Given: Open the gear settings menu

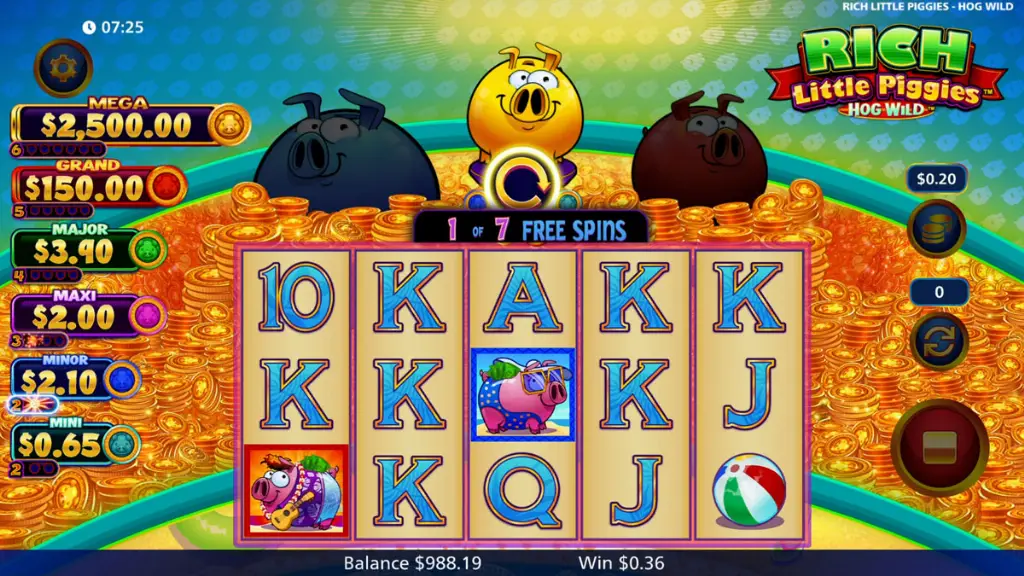Looking at the screenshot, I should 64,67.
